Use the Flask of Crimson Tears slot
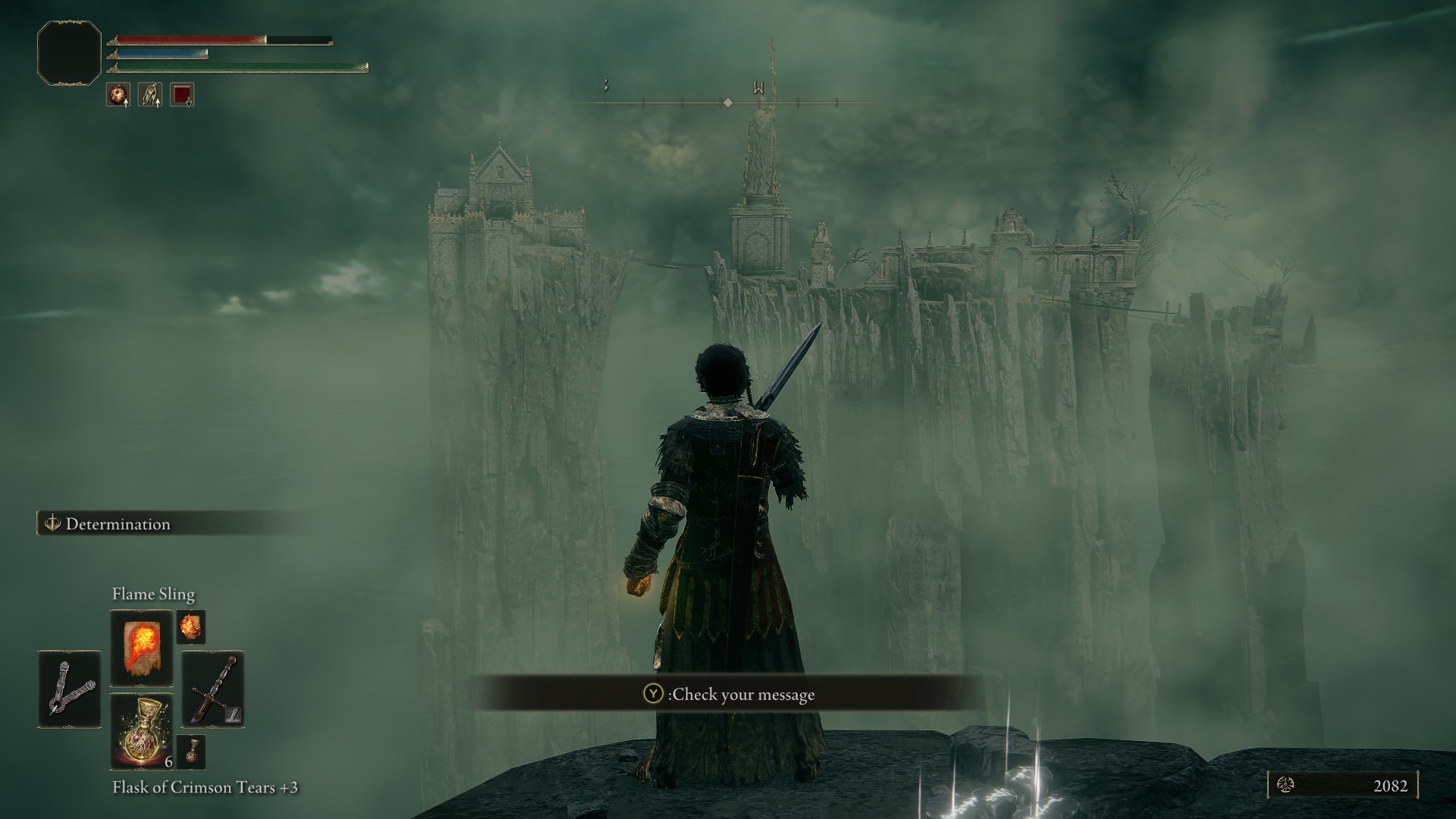The image size is (1456, 819). click(x=142, y=731)
